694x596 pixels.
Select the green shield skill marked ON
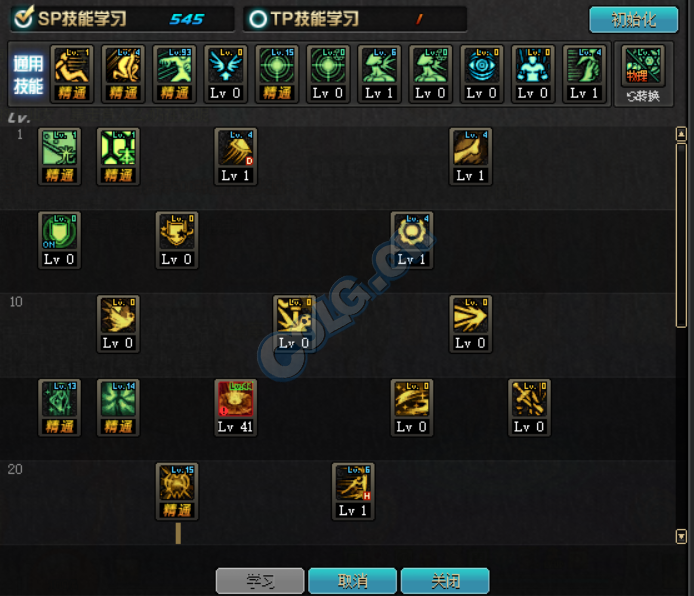pyautogui.click(x=58, y=232)
